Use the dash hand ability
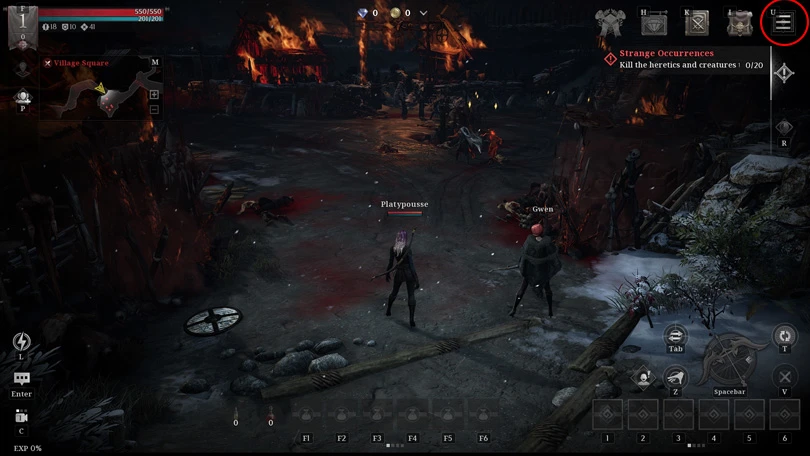 675,378
